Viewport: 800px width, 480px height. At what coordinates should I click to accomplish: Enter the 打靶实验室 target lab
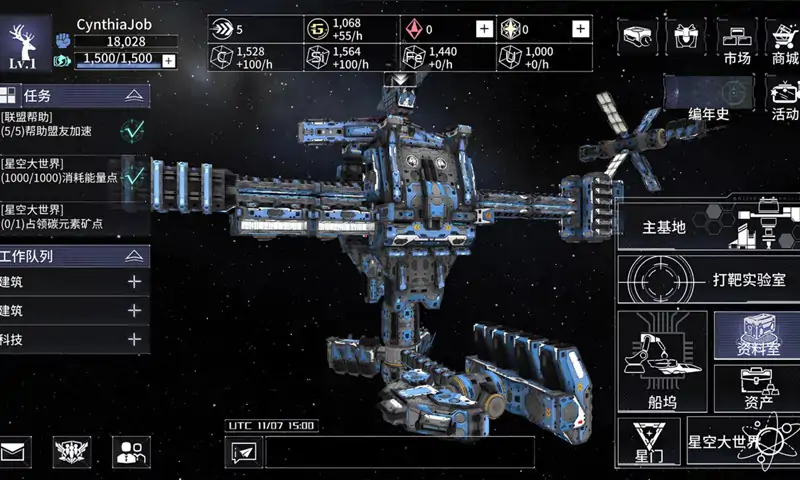(706, 280)
